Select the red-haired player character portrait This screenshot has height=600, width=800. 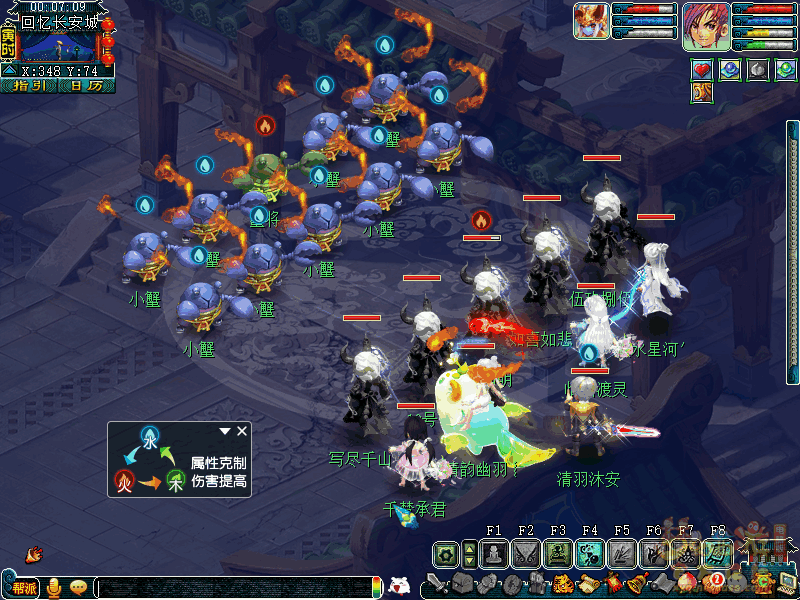tap(706, 26)
